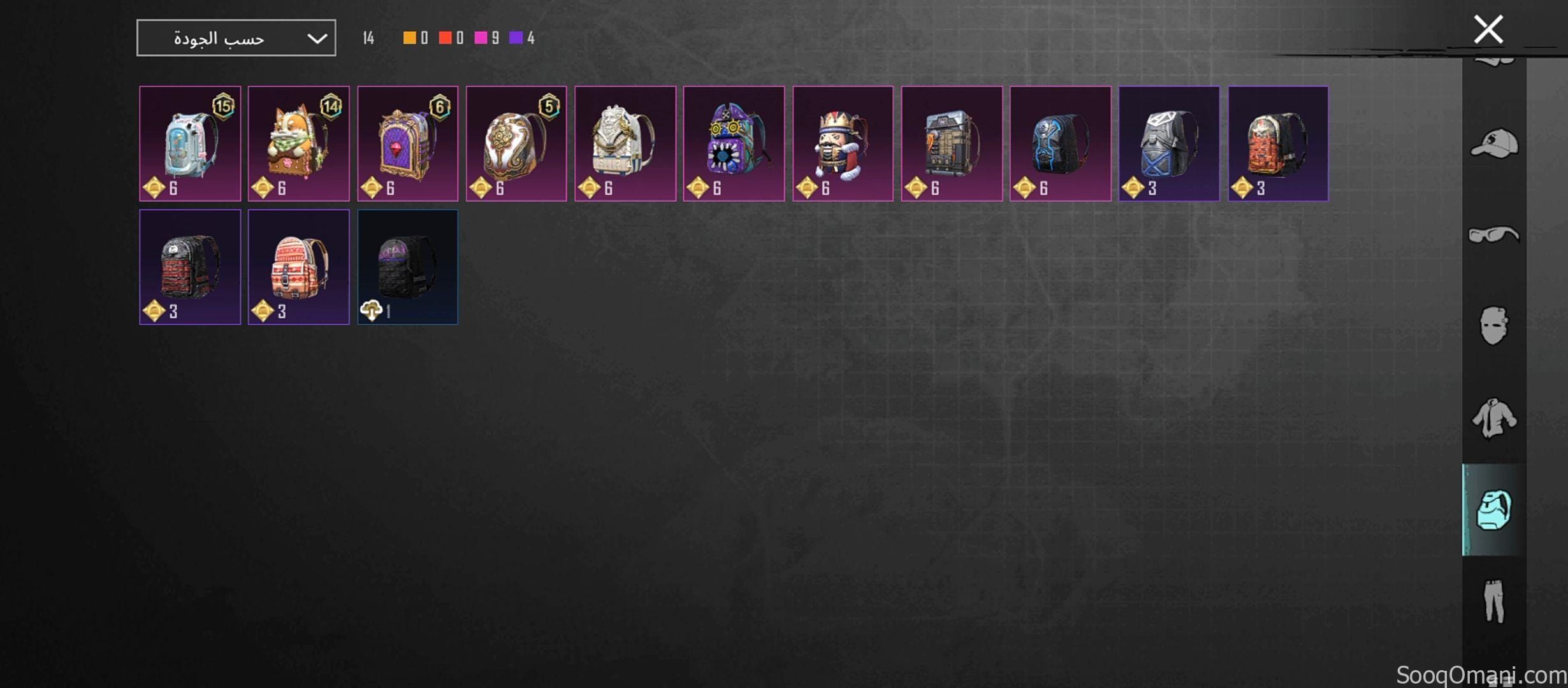
Task: Select the white pharaoh statue backpack
Action: click(x=625, y=143)
